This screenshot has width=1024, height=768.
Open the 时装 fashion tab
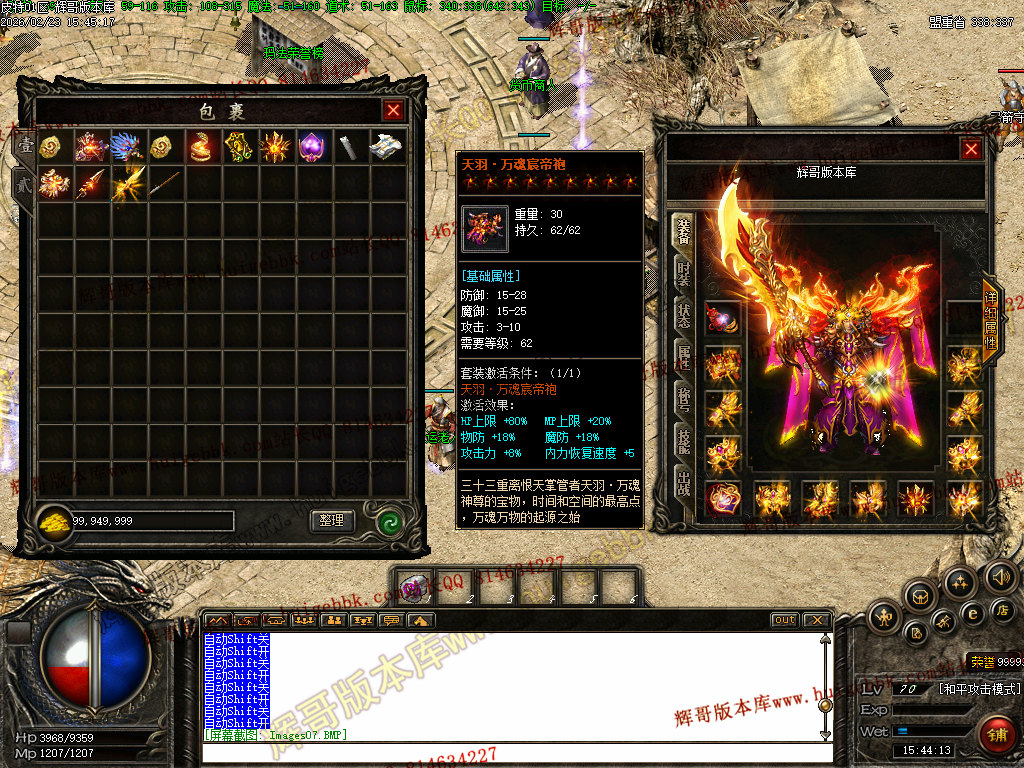pos(684,272)
